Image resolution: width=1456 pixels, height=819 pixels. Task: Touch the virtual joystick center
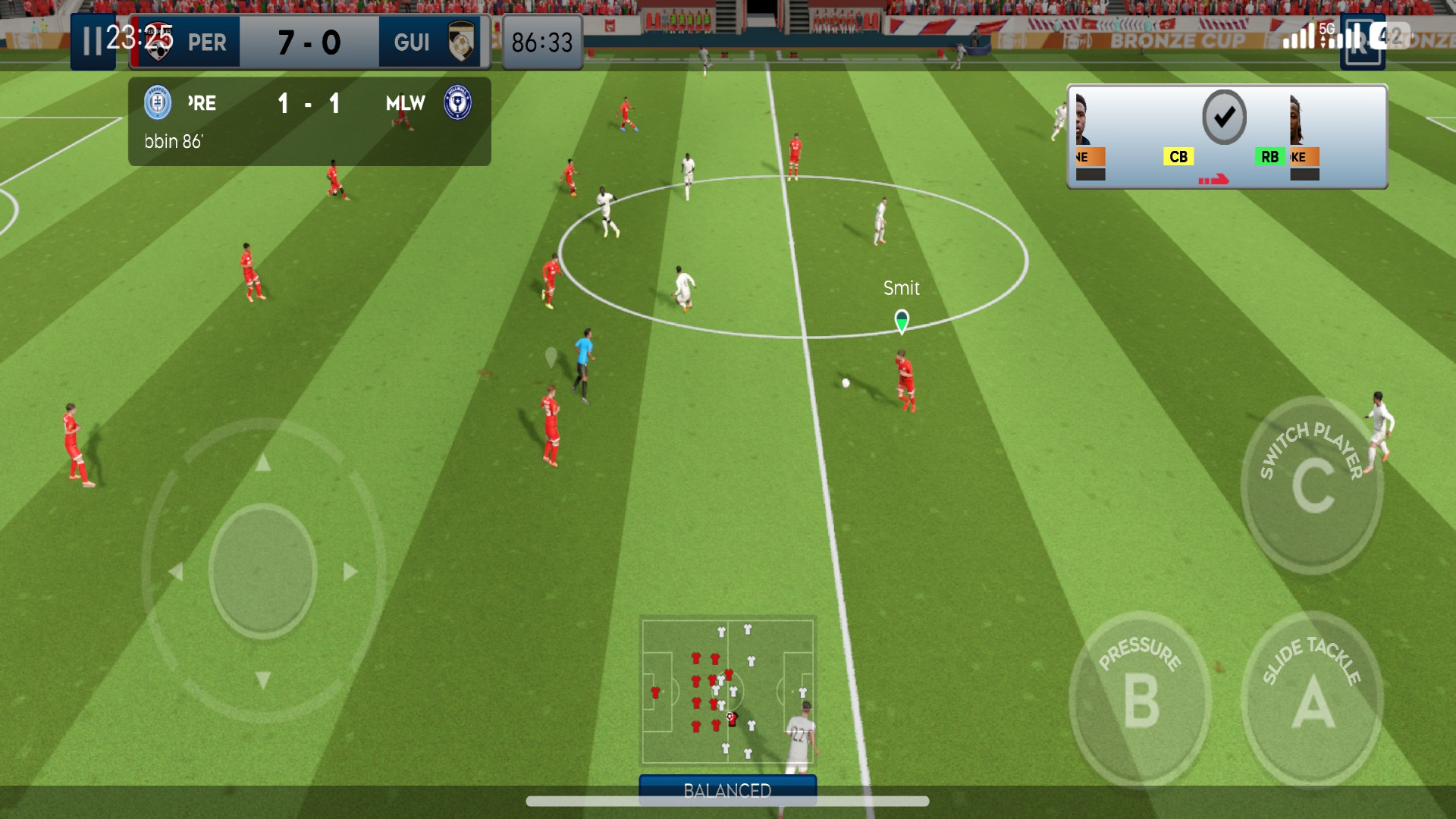(x=262, y=570)
